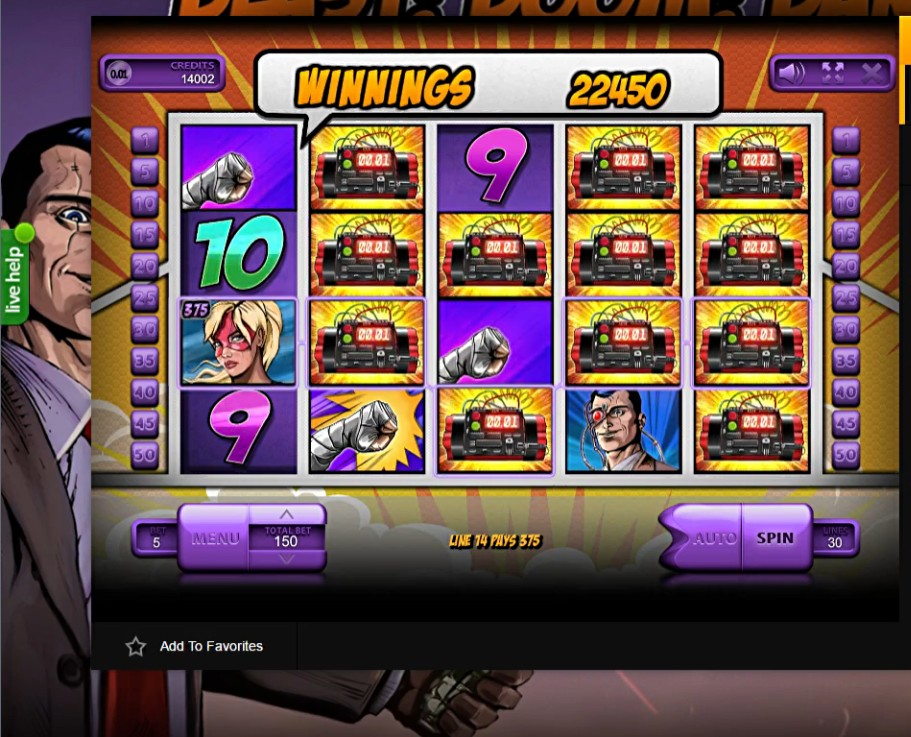The width and height of the screenshot is (911, 737).
Task: Close the slot game window
Action: 871,73
